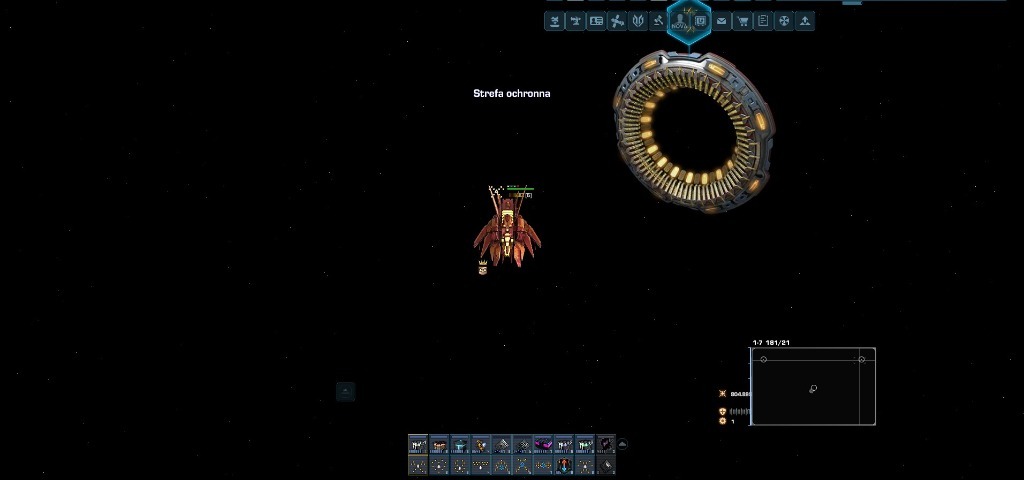Show the pilot ID card profile

pos(596,21)
